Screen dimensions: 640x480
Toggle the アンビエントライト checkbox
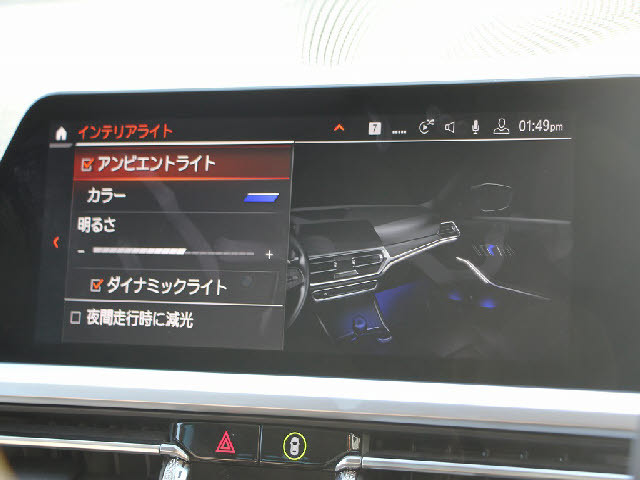(x=87, y=164)
